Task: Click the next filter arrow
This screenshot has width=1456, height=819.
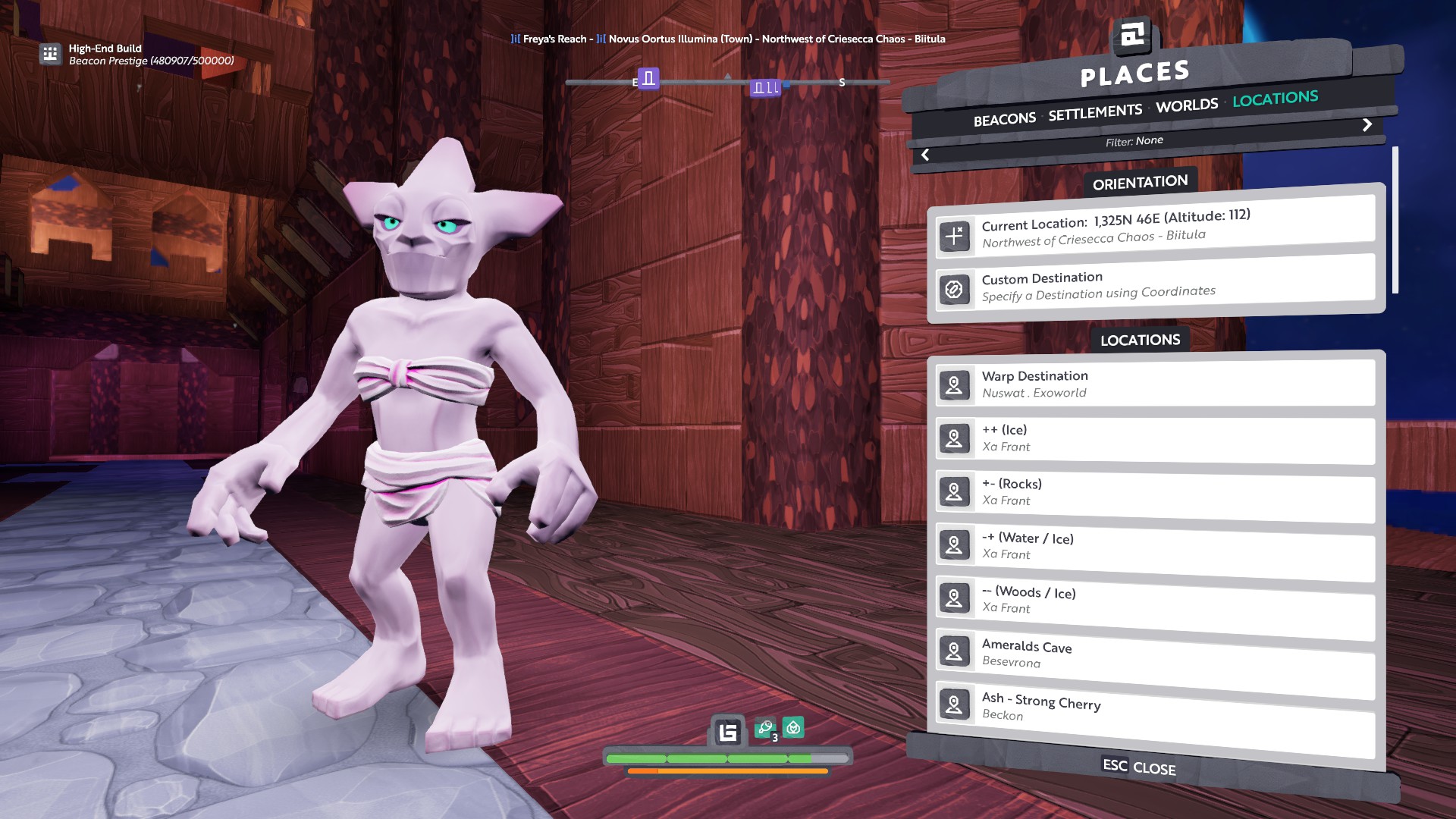Action: click(1367, 124)
